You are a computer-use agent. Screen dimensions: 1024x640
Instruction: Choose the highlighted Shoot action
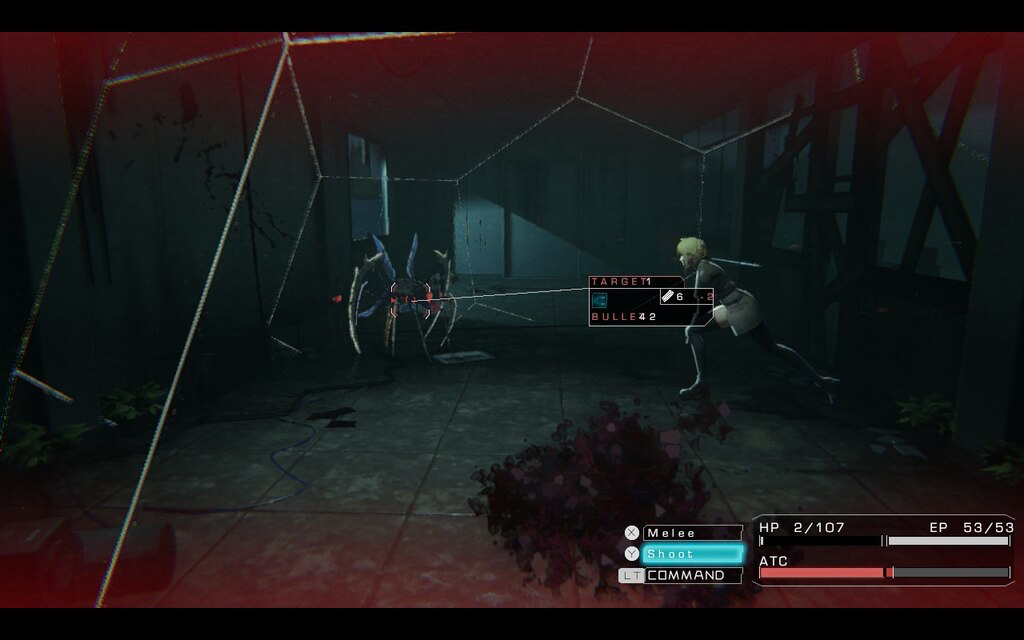click(692, 554)
